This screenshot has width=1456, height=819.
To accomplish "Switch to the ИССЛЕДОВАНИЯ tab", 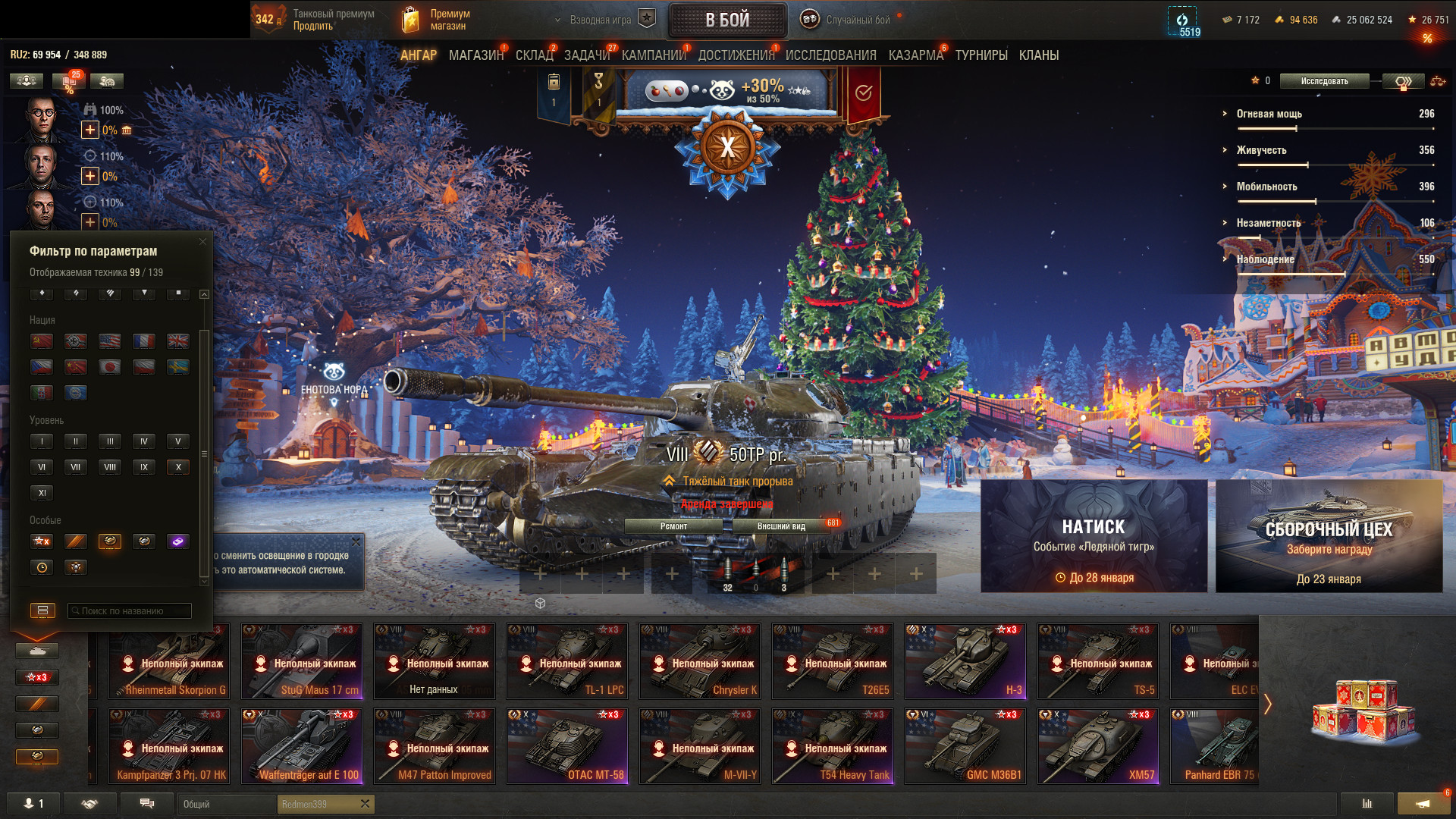I will (x=830, y=55).
